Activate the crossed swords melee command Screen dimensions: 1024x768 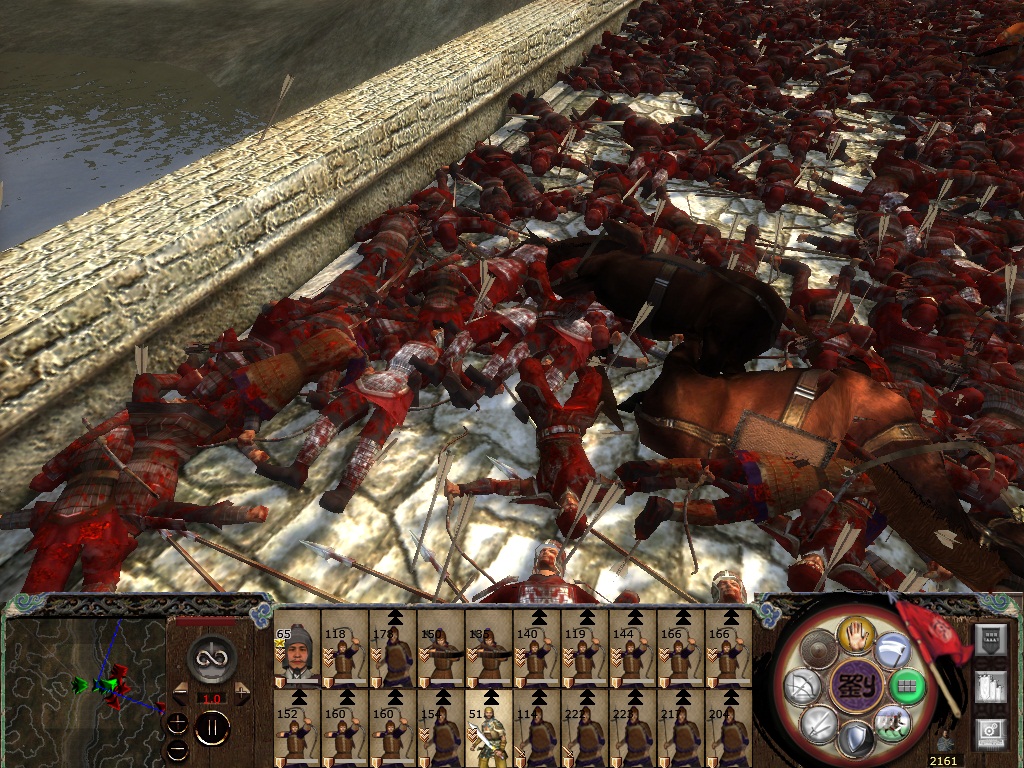coord(818,722)
